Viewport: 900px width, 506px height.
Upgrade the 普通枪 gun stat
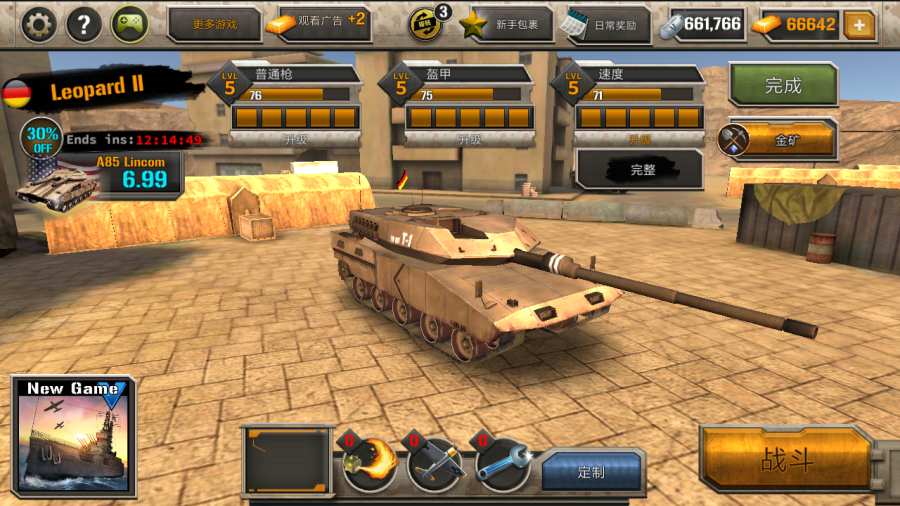(x=295, y=139)
